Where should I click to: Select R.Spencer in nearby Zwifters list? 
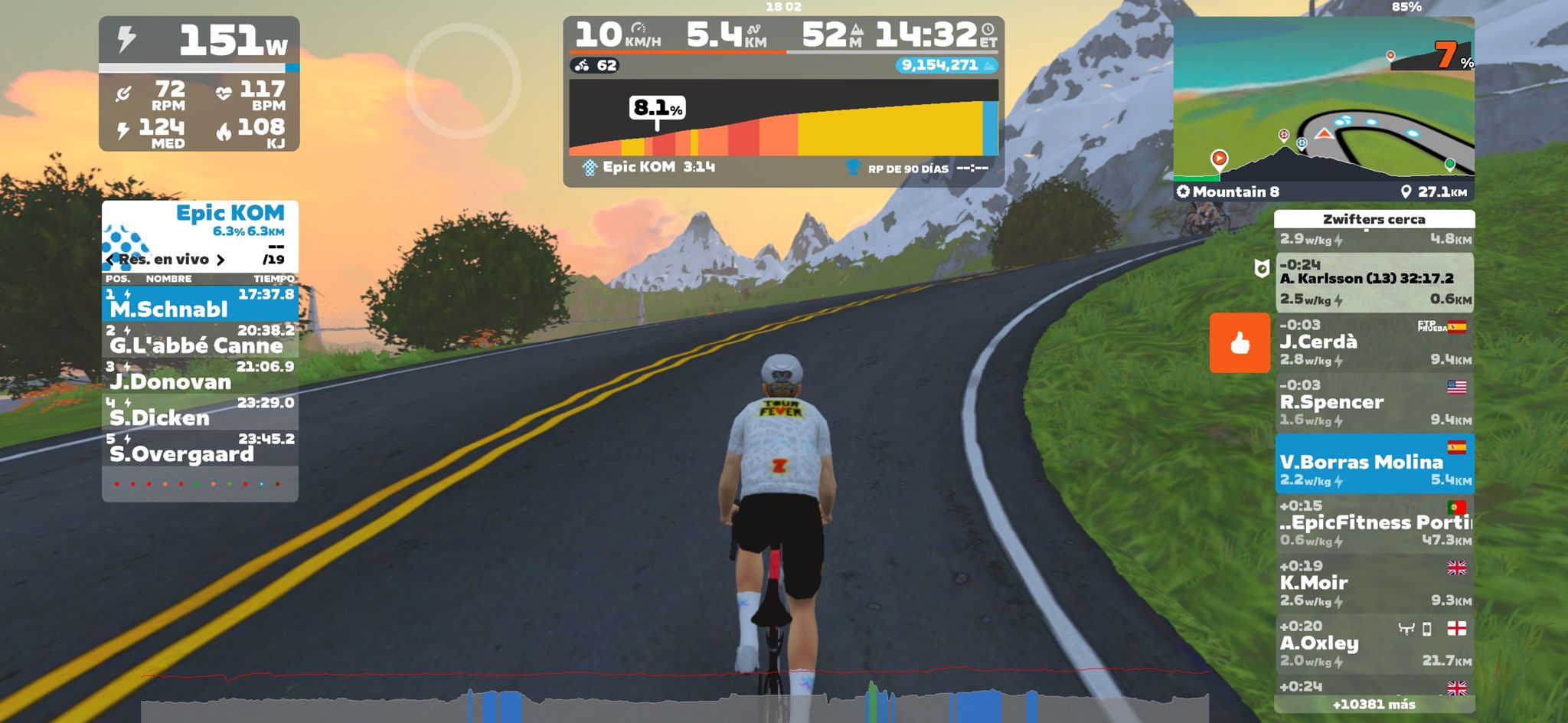[x=1374, y=403]
